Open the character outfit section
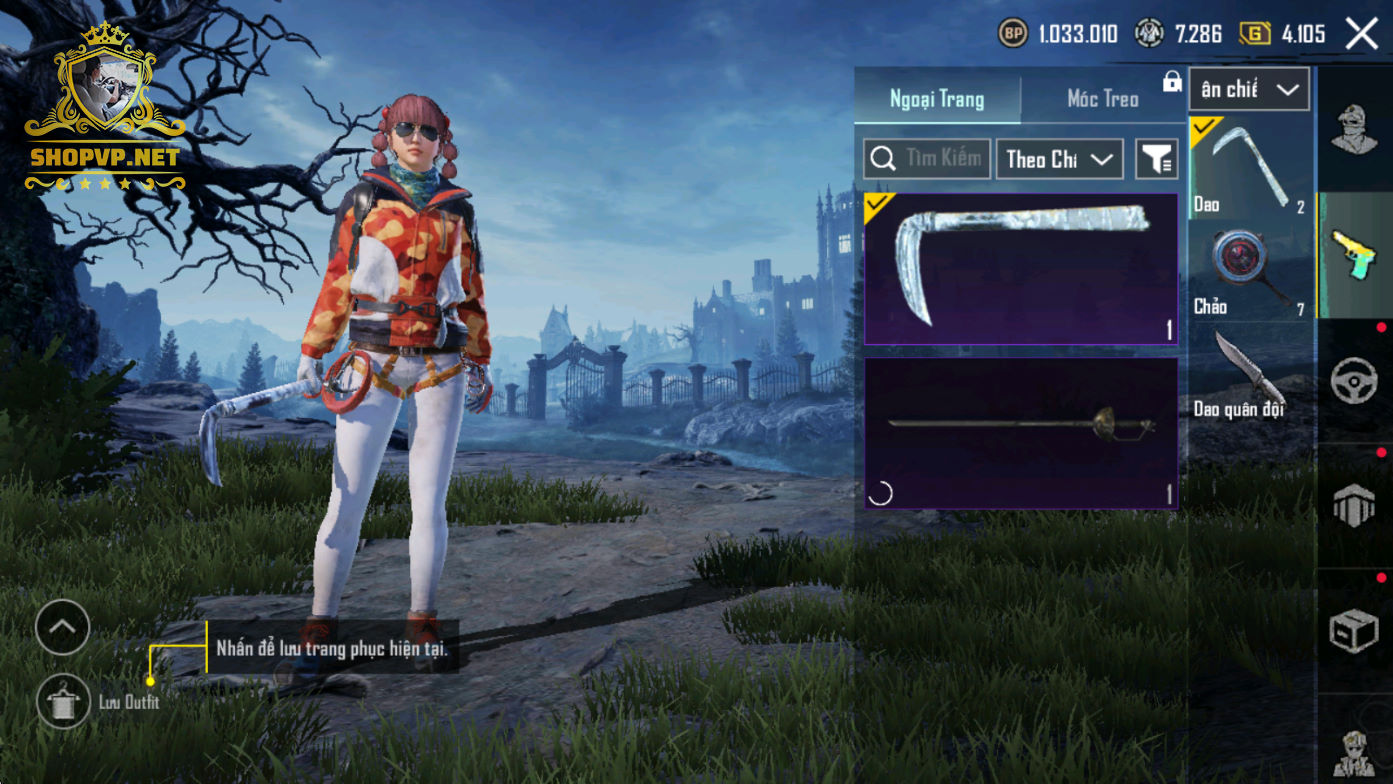Viewport: 1393px width, 784px height. 1355,131
